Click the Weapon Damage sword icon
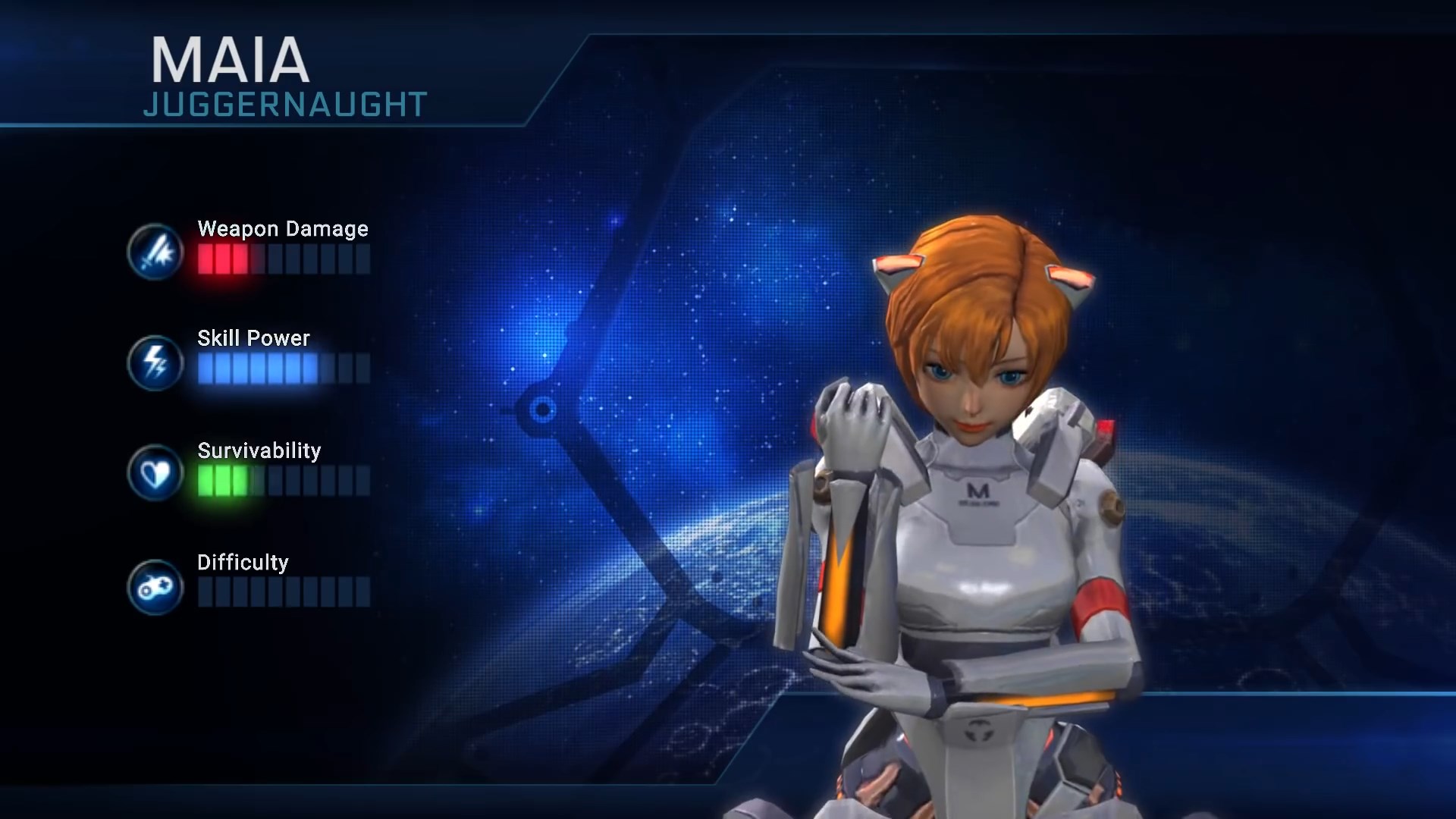The width and height of the screenshot is (1456, 819). 155,252
